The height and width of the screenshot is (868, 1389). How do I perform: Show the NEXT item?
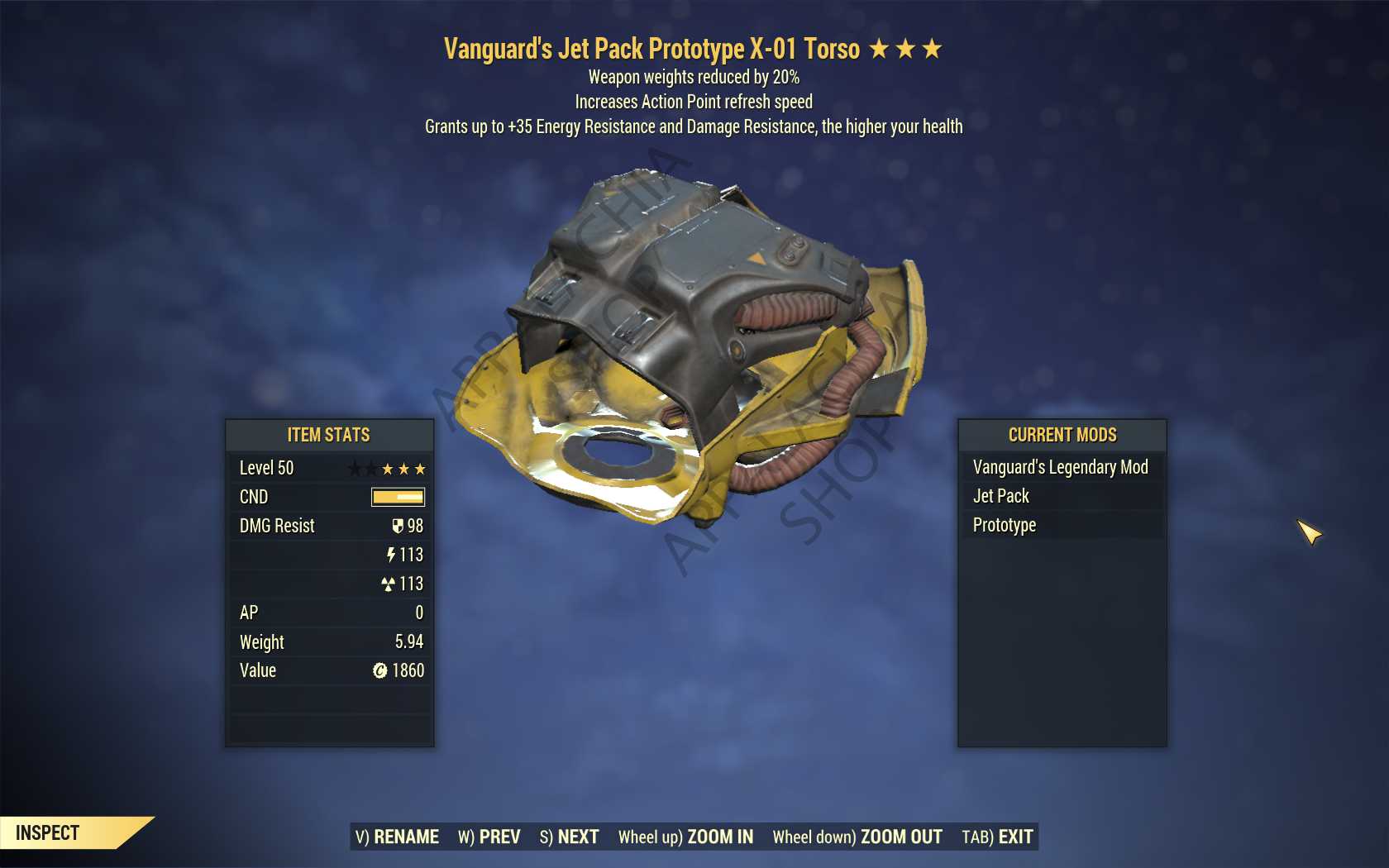click(569, 837)
